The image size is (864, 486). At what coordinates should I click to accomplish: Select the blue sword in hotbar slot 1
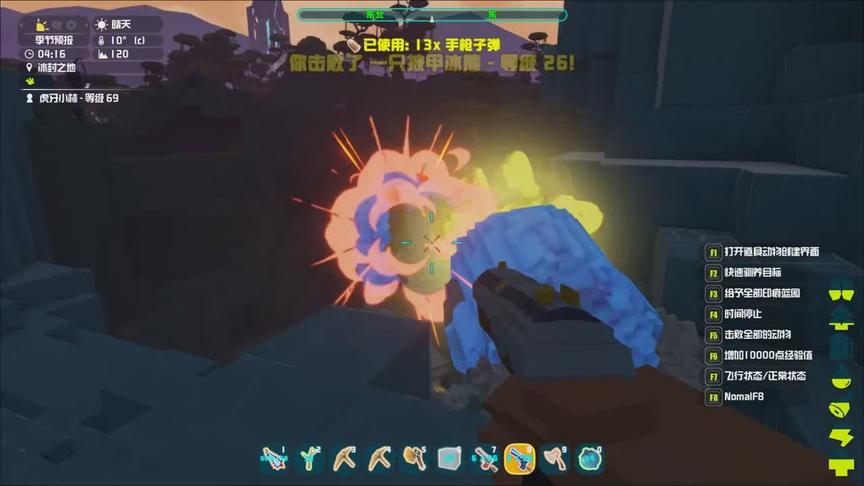(x=274, y=459)
